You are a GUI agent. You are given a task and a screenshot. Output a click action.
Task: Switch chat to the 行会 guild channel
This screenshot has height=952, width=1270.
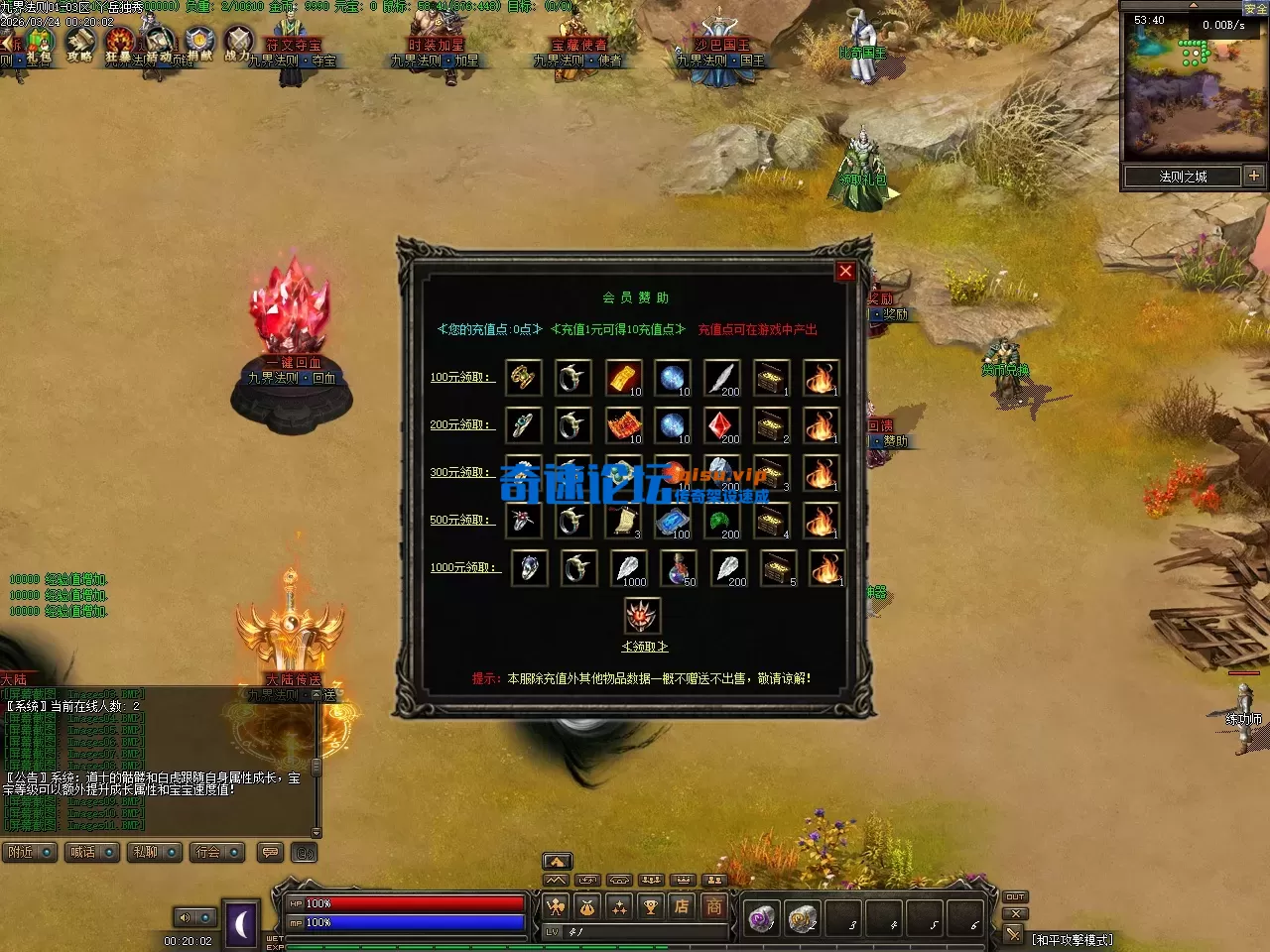[217, 853]
